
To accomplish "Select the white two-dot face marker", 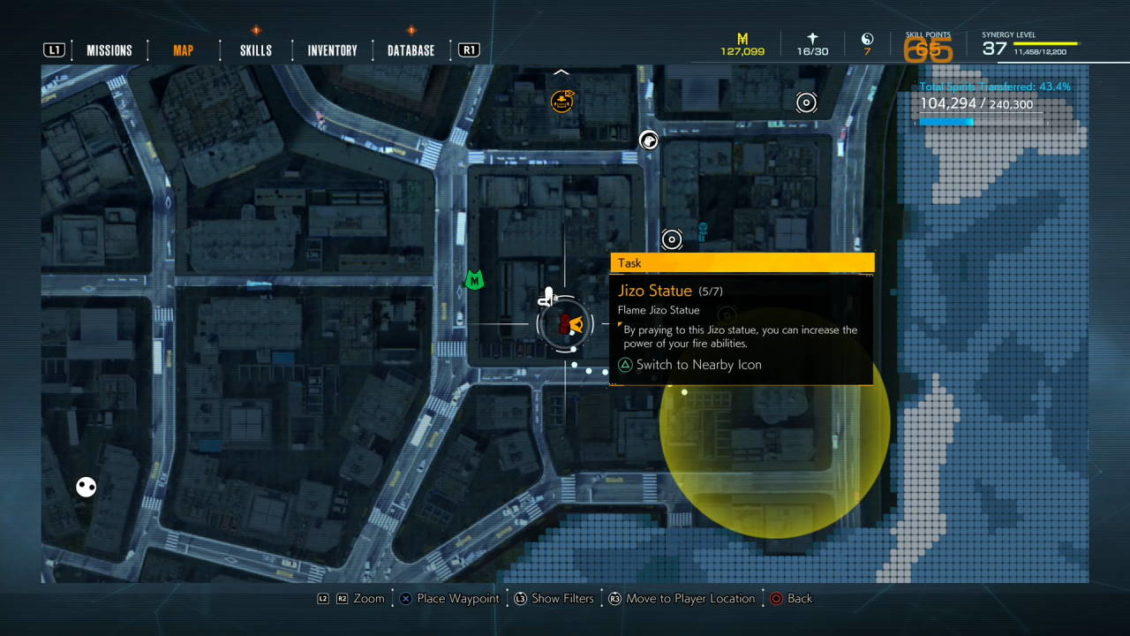I will point(87,487).
